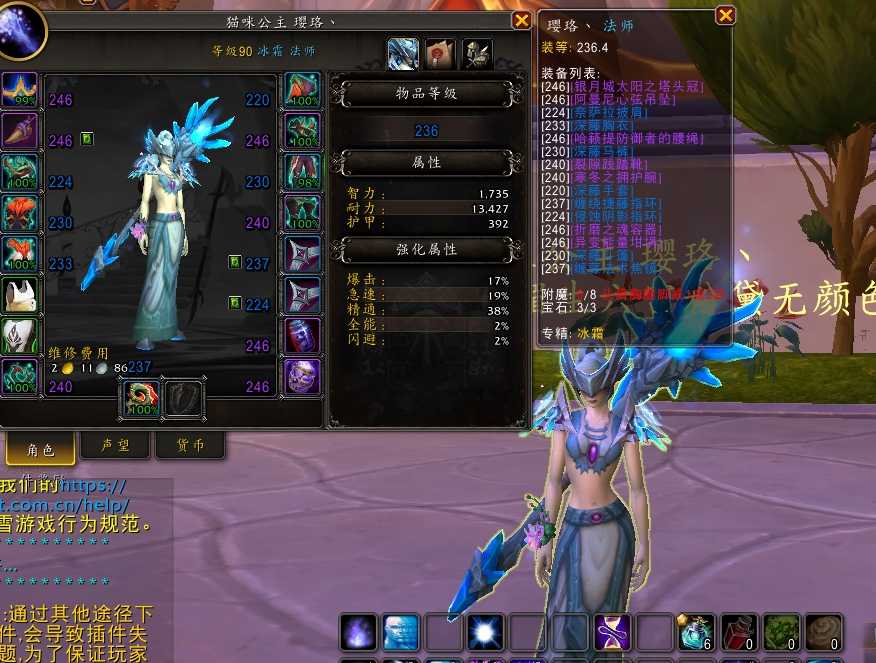The height and width of the screenshot is (663, 876).
Task: Open the equipment manager pane
Action: coord(477,51)
